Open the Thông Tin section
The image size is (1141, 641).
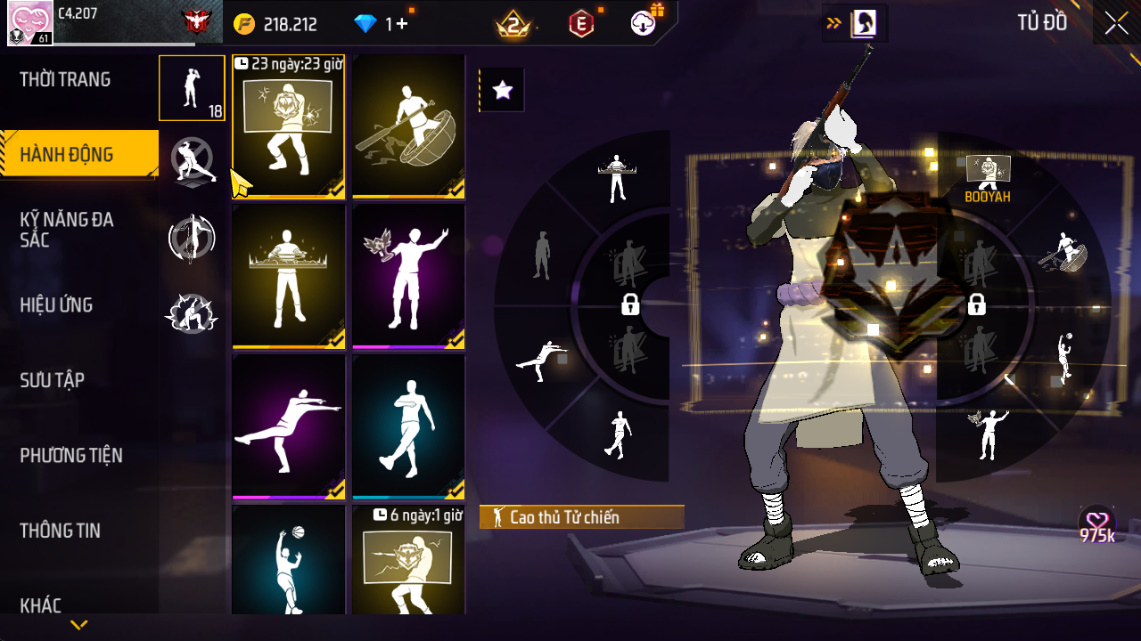pyautogui.click(x=60, y=531)
